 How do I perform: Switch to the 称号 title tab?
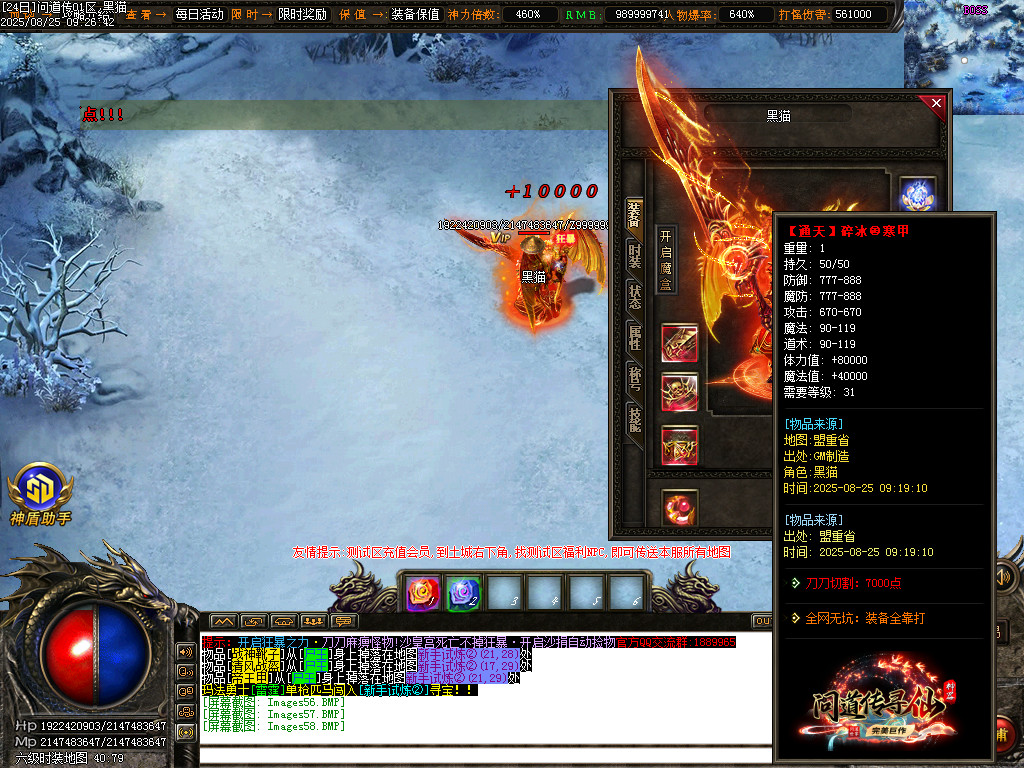(634, 378)
